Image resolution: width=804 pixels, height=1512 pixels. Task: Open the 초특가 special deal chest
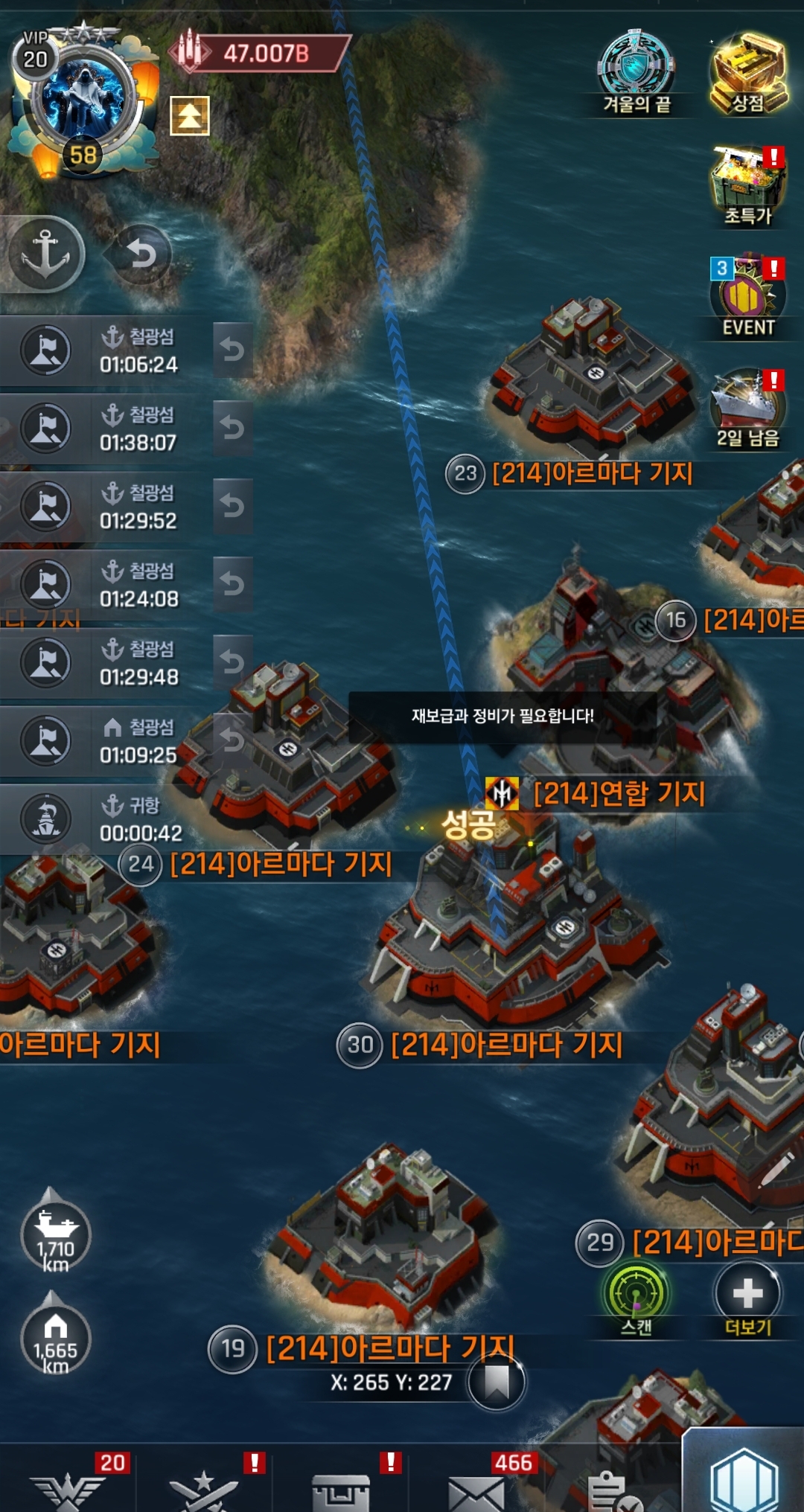[x=748, y=186]
